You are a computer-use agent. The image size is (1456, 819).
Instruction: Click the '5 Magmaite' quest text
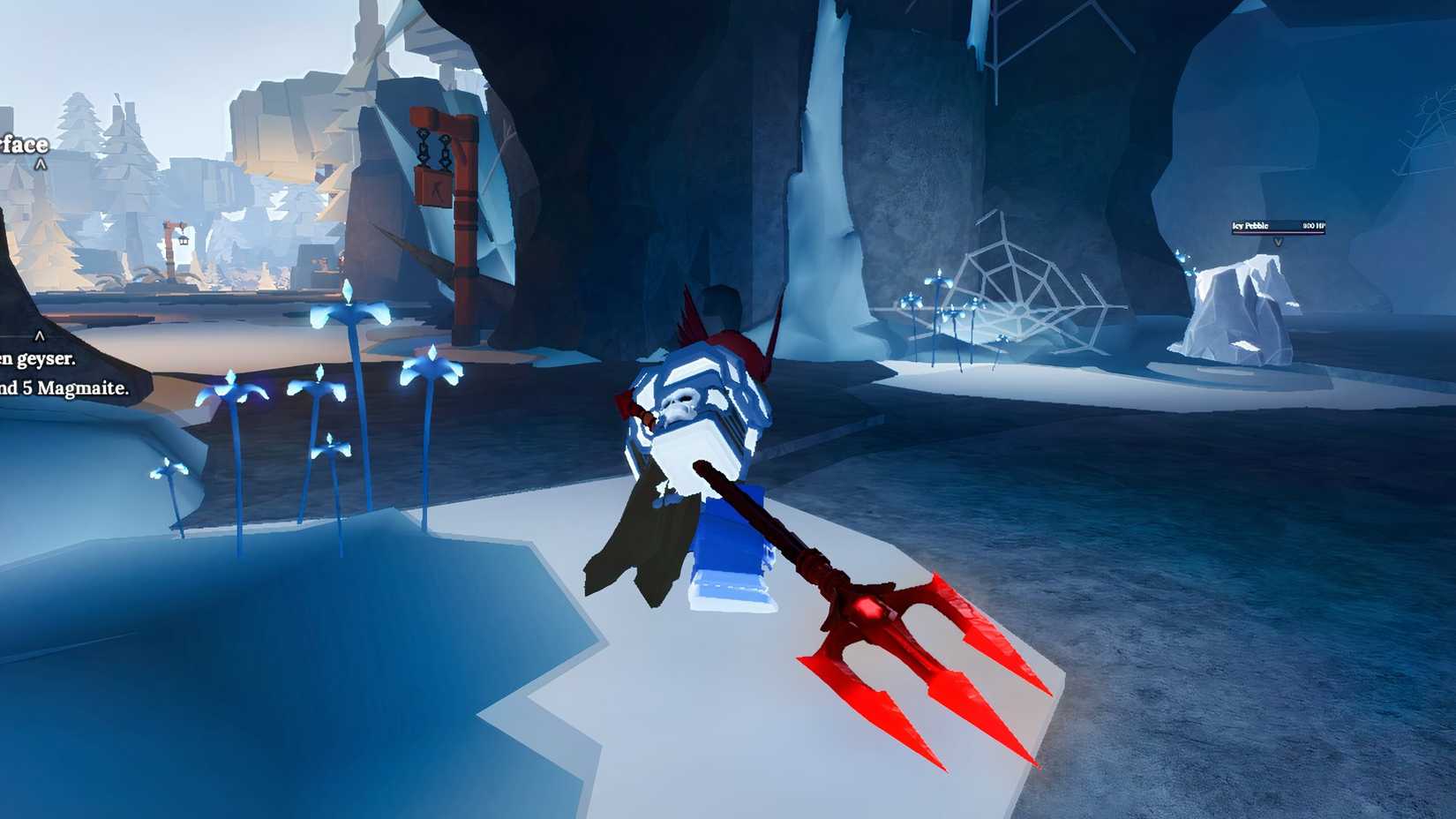(x=71, y=388)
